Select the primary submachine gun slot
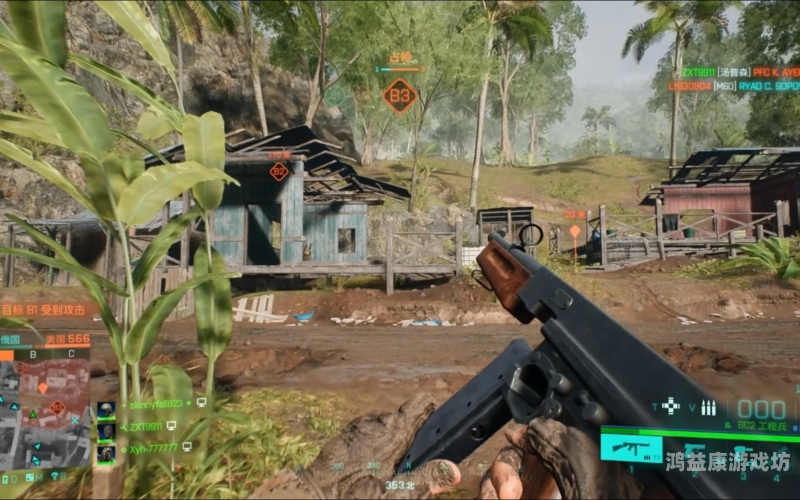The image size is (800, 500). (631, 447)
